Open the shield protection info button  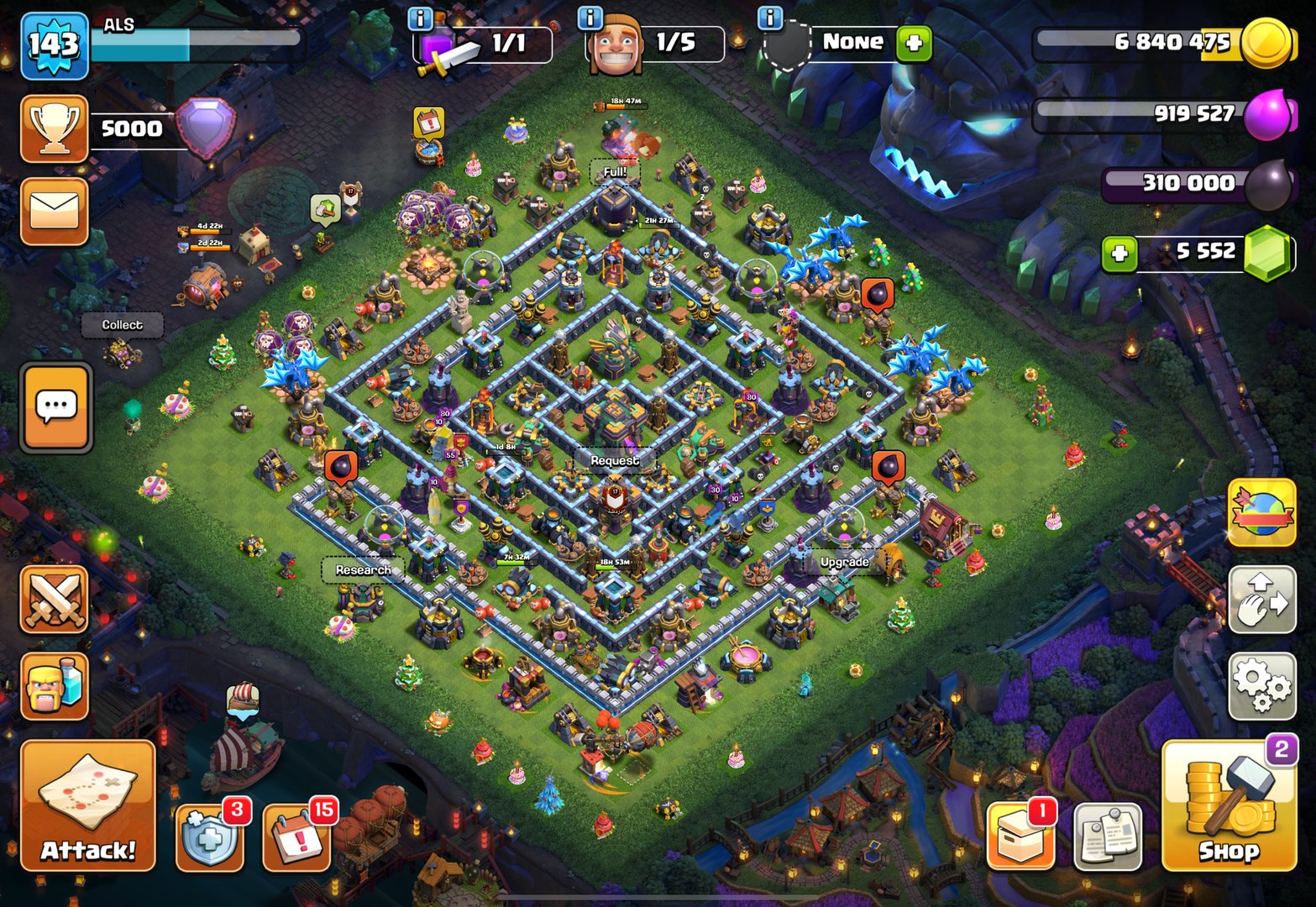210,837
